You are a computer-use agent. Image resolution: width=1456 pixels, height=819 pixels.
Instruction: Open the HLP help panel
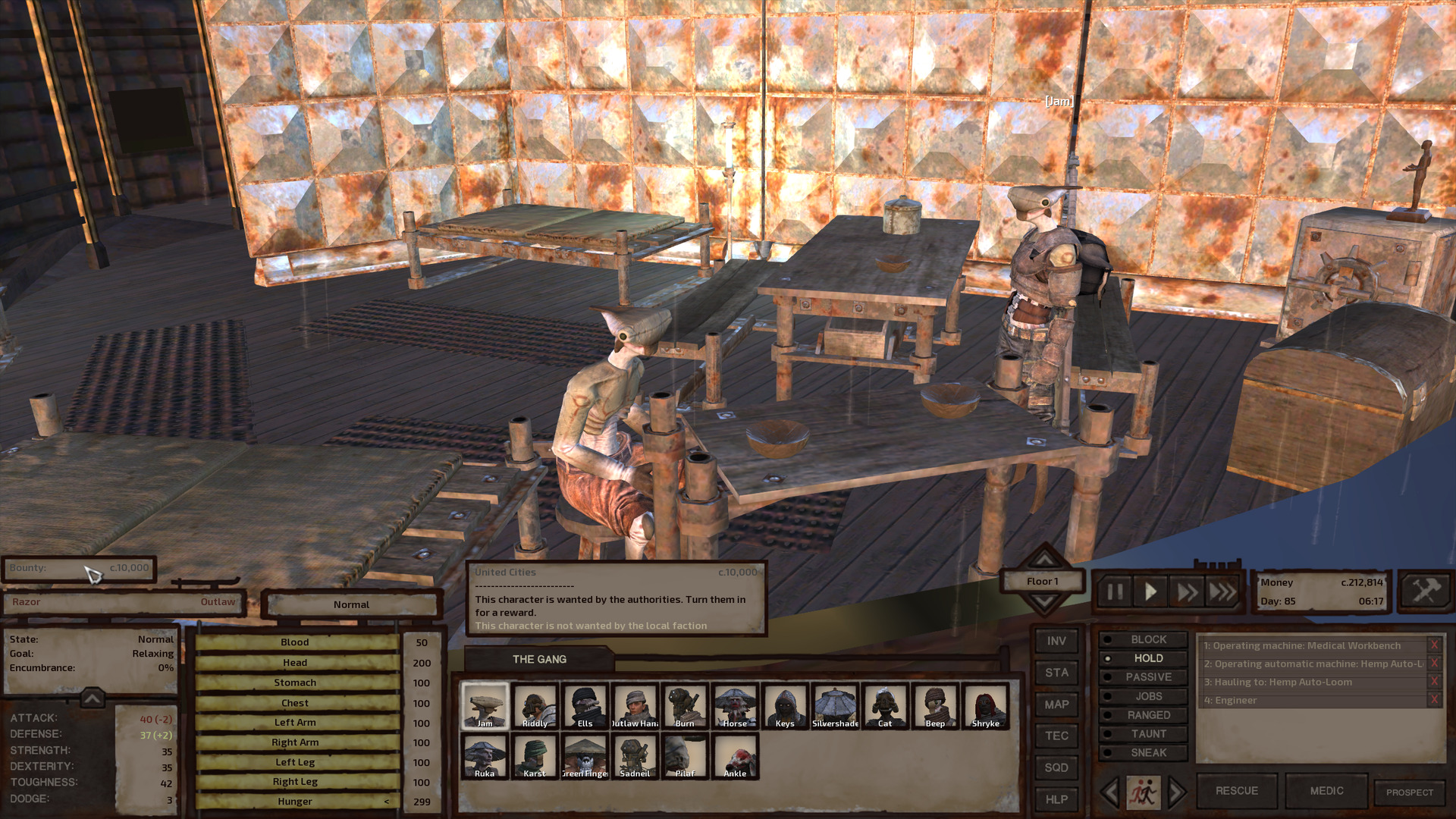(x=1056, y=799)
